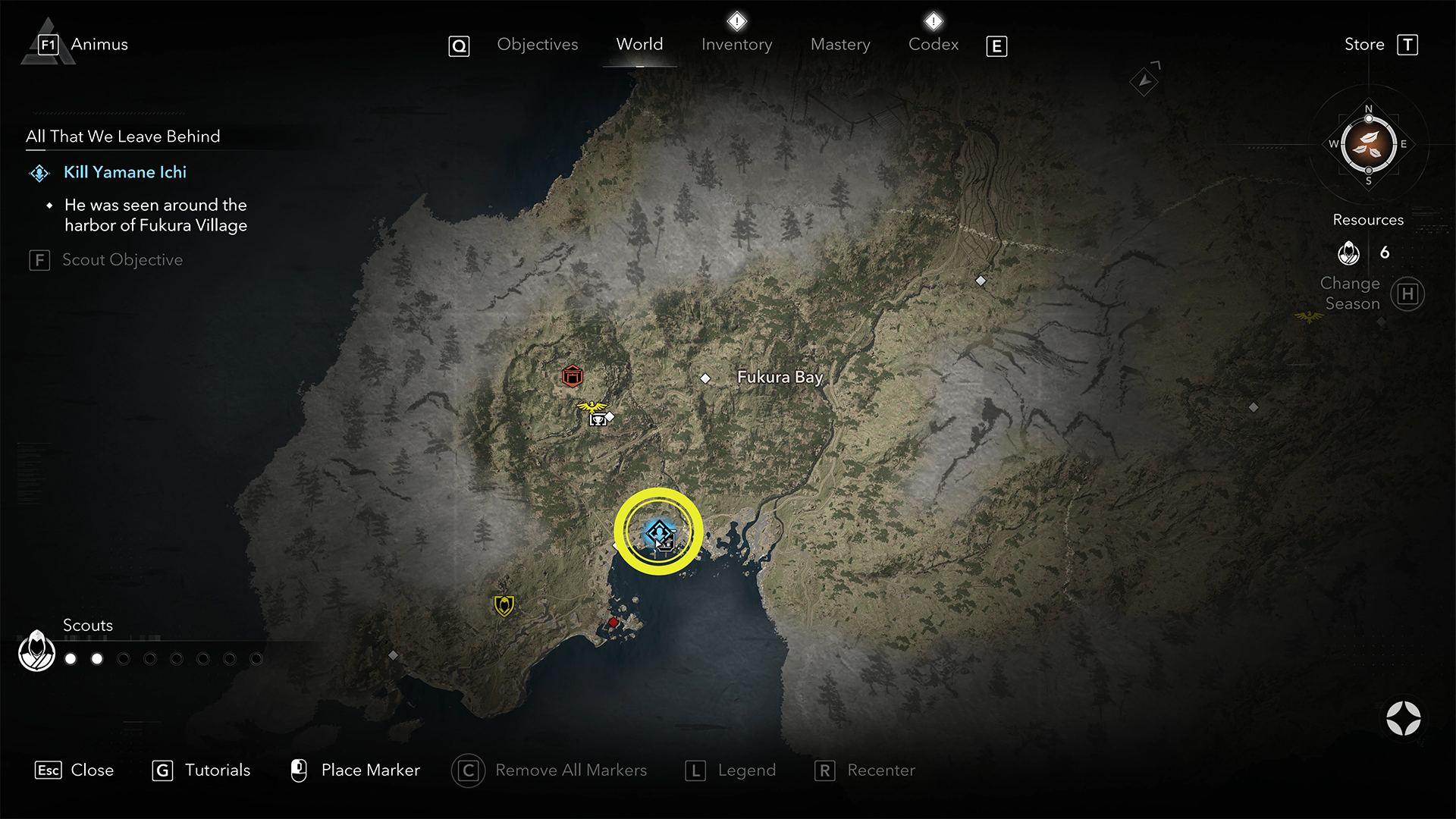Select the Kill Yamane Ichi objective
The height and width of the screenshot is (819, 1456).
(125, 172)
